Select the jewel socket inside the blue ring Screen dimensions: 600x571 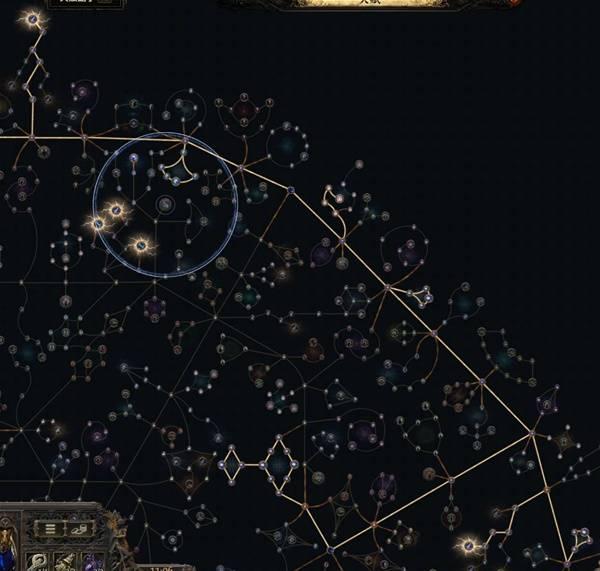(166, 205)
